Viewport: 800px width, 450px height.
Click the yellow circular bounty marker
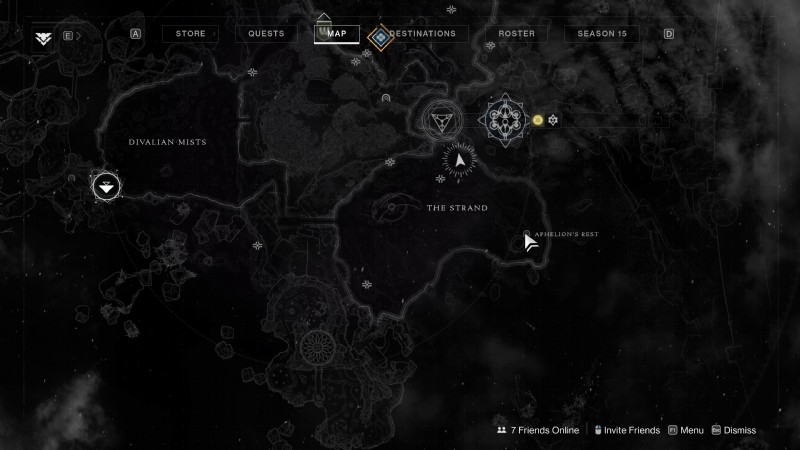538,120
